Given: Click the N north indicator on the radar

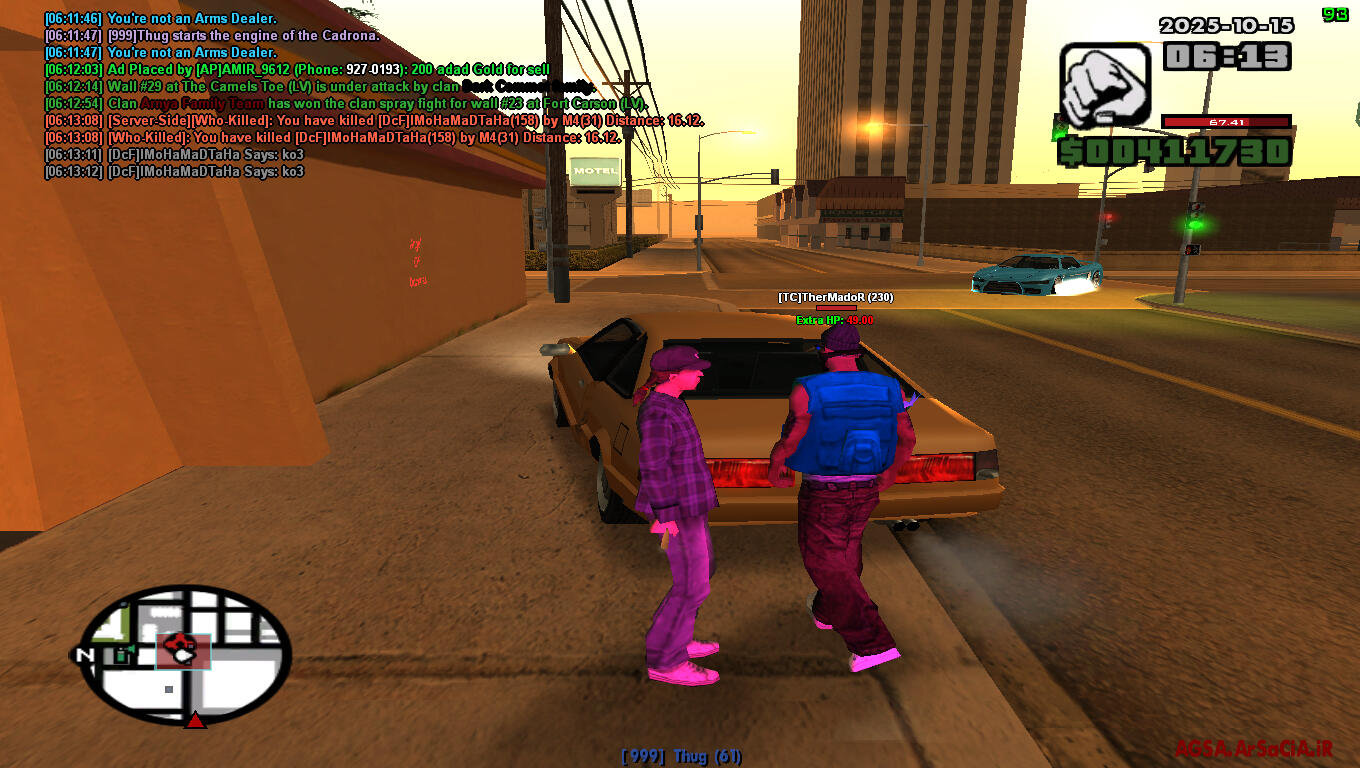Looking at the screenshot, I should tap(84, 655).
